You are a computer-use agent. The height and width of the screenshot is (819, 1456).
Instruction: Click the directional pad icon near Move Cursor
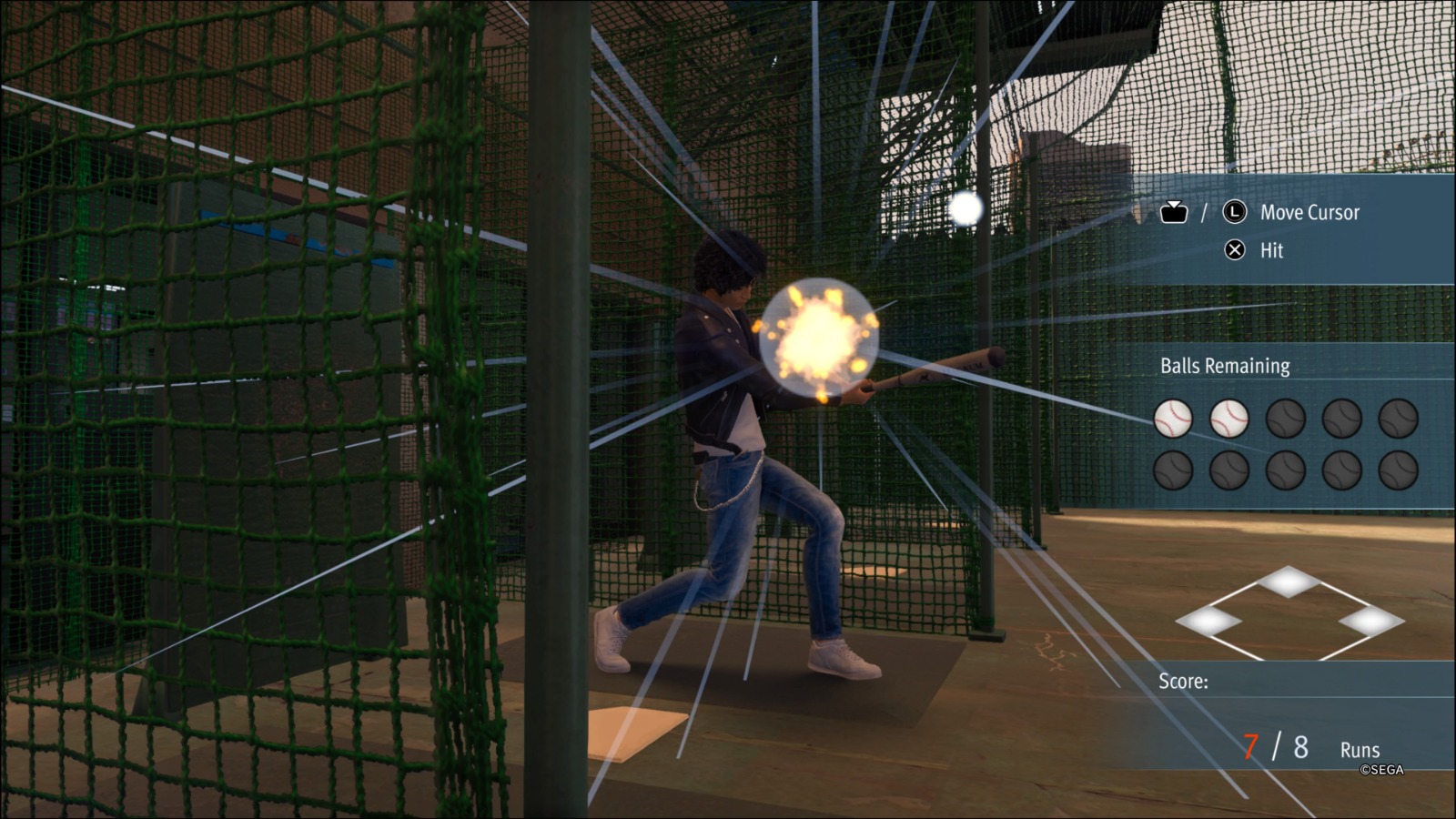(x=1175, y=212)
